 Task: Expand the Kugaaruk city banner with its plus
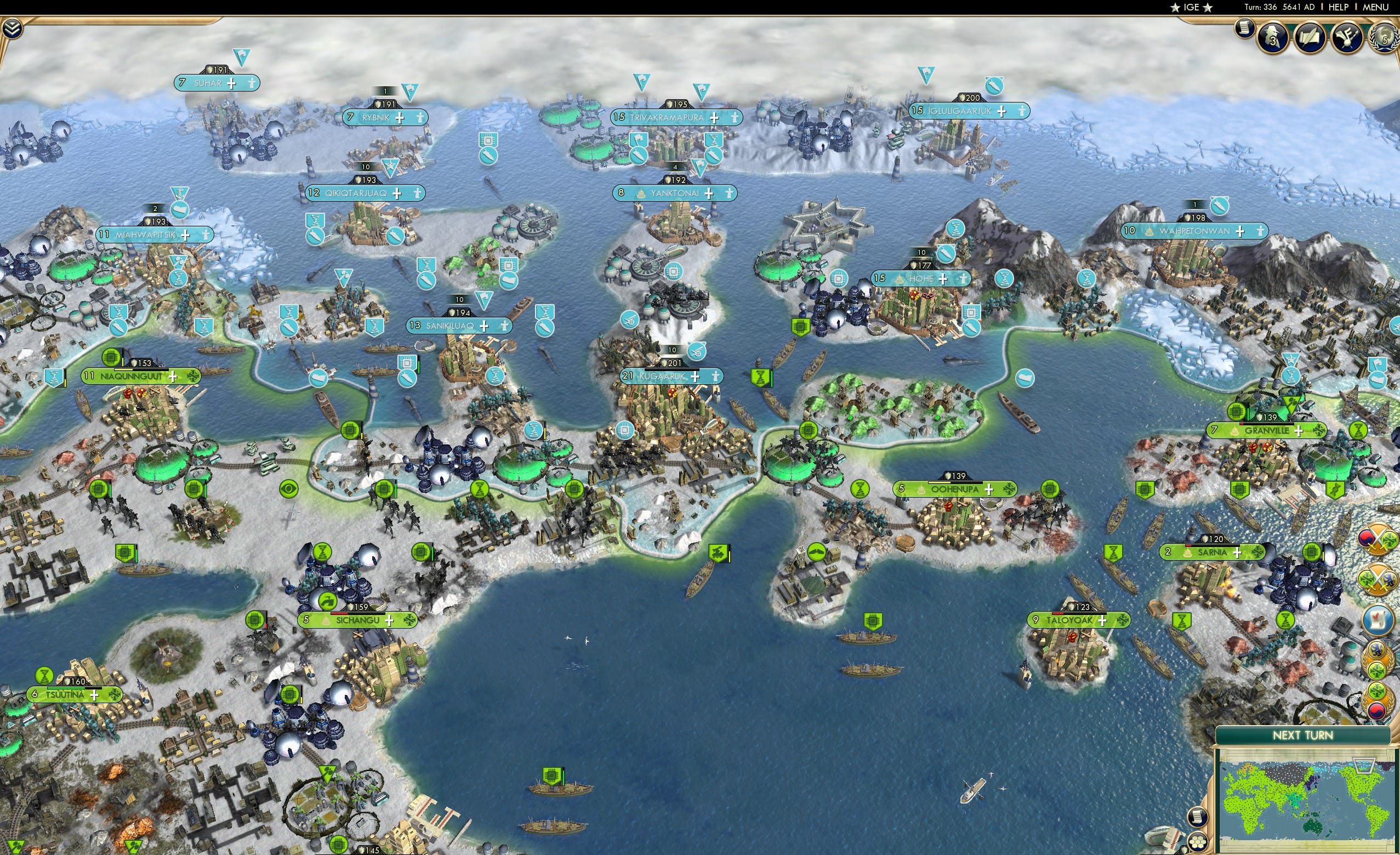point(695,376)
